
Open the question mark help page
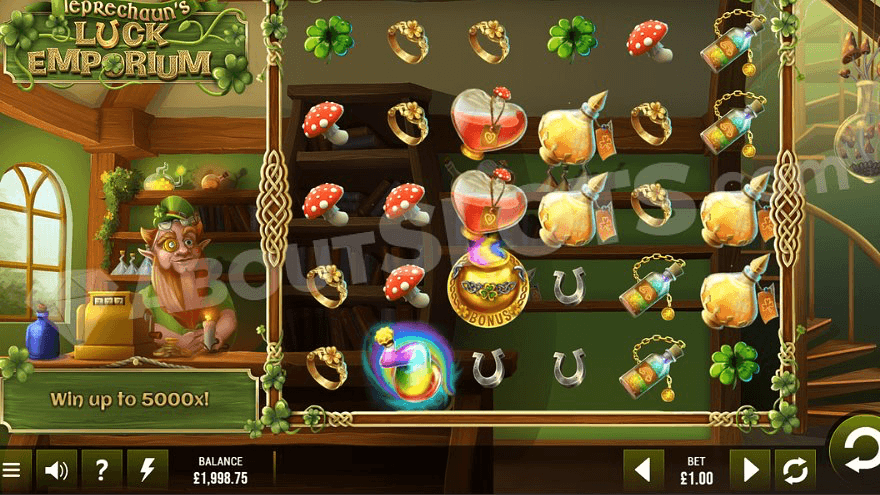click(102, 469)
